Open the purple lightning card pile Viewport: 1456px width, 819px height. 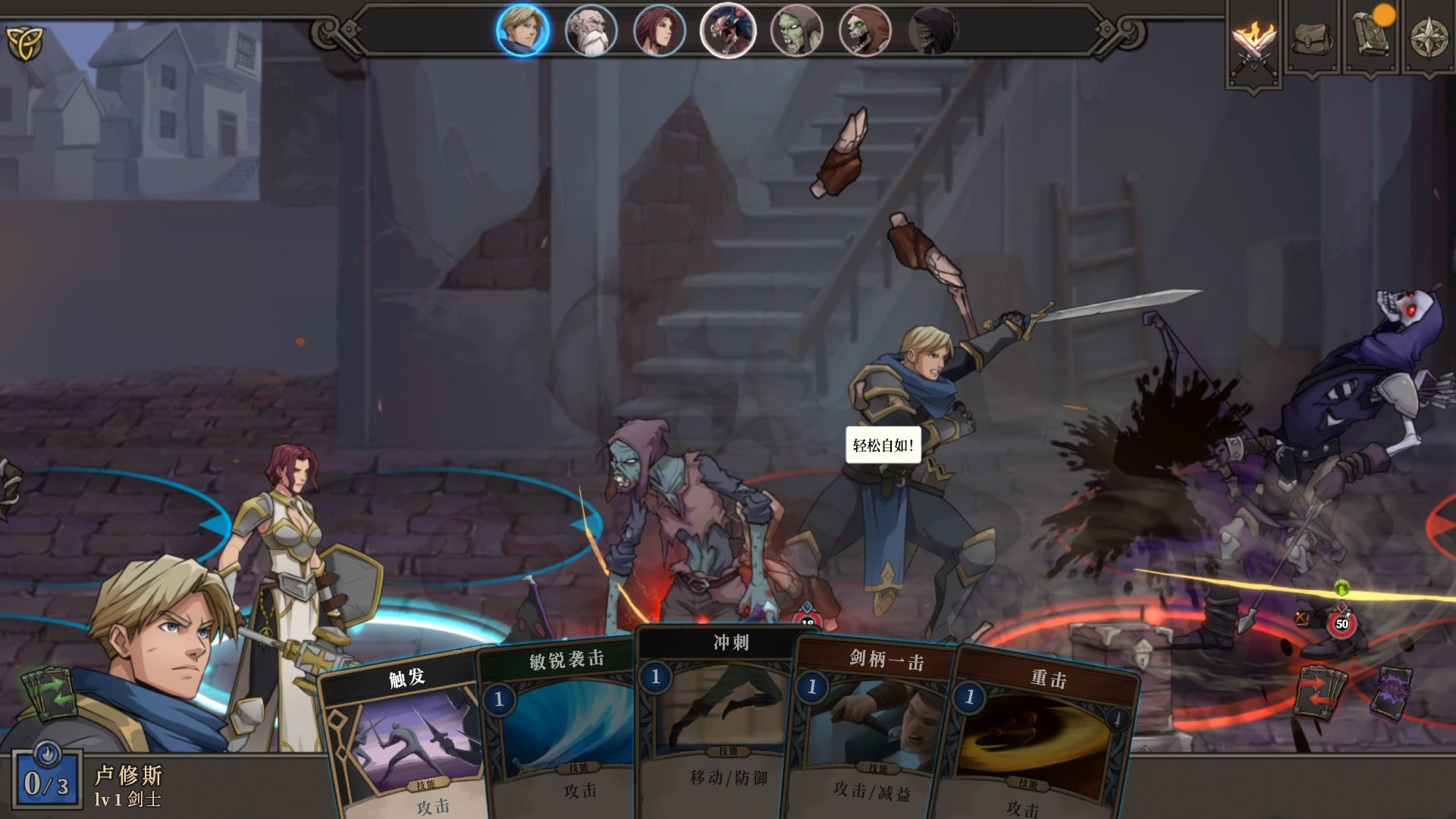tap(1391, 692)
